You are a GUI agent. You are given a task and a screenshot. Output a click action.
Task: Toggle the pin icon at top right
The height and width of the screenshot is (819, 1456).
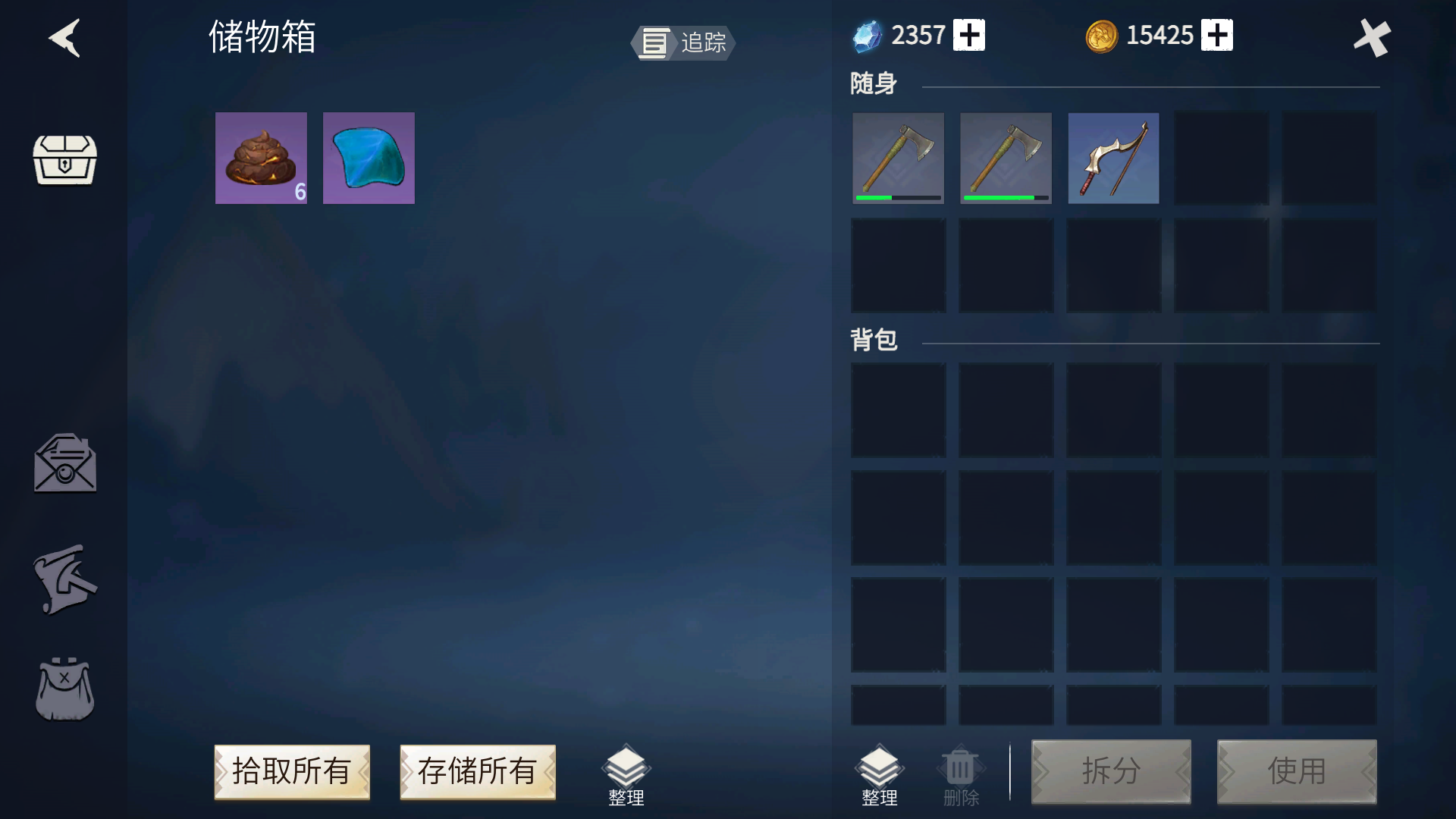1373,38
